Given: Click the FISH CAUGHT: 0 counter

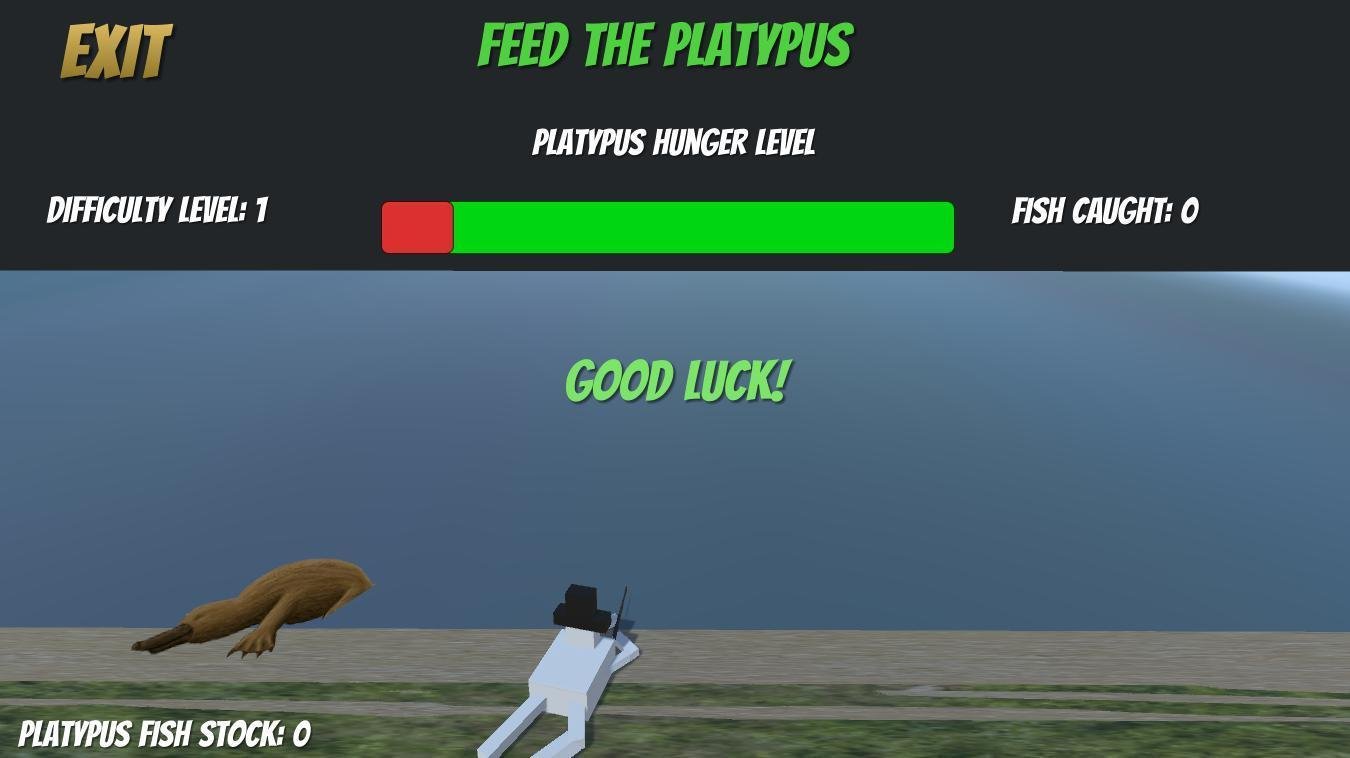Looking at the screenshot, I should (x=1105, y=212).
